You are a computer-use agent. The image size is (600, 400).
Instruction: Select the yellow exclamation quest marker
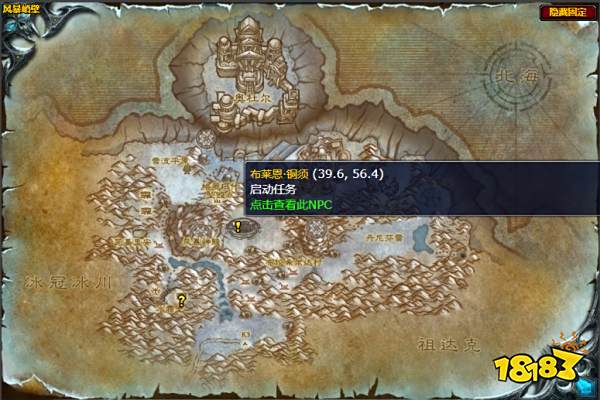[237, 227]
